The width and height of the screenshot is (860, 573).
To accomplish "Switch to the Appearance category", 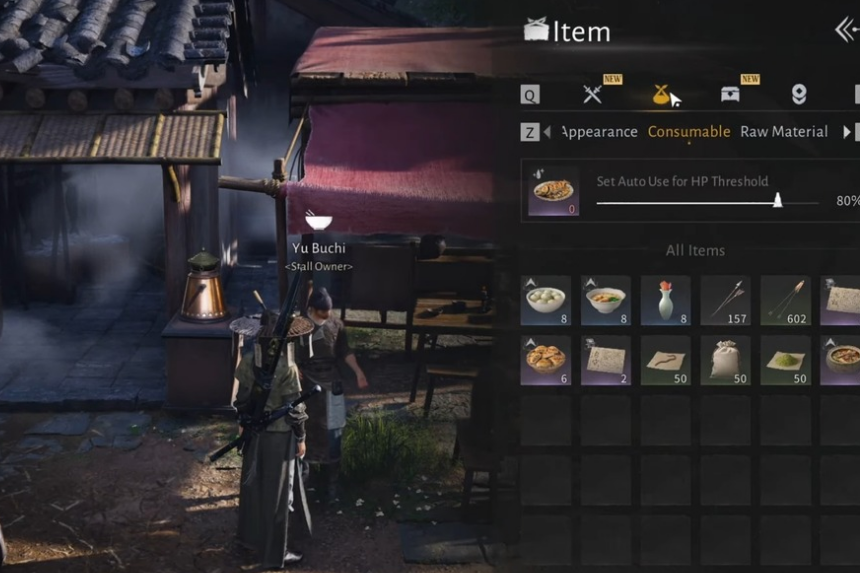I will (600, 132).
